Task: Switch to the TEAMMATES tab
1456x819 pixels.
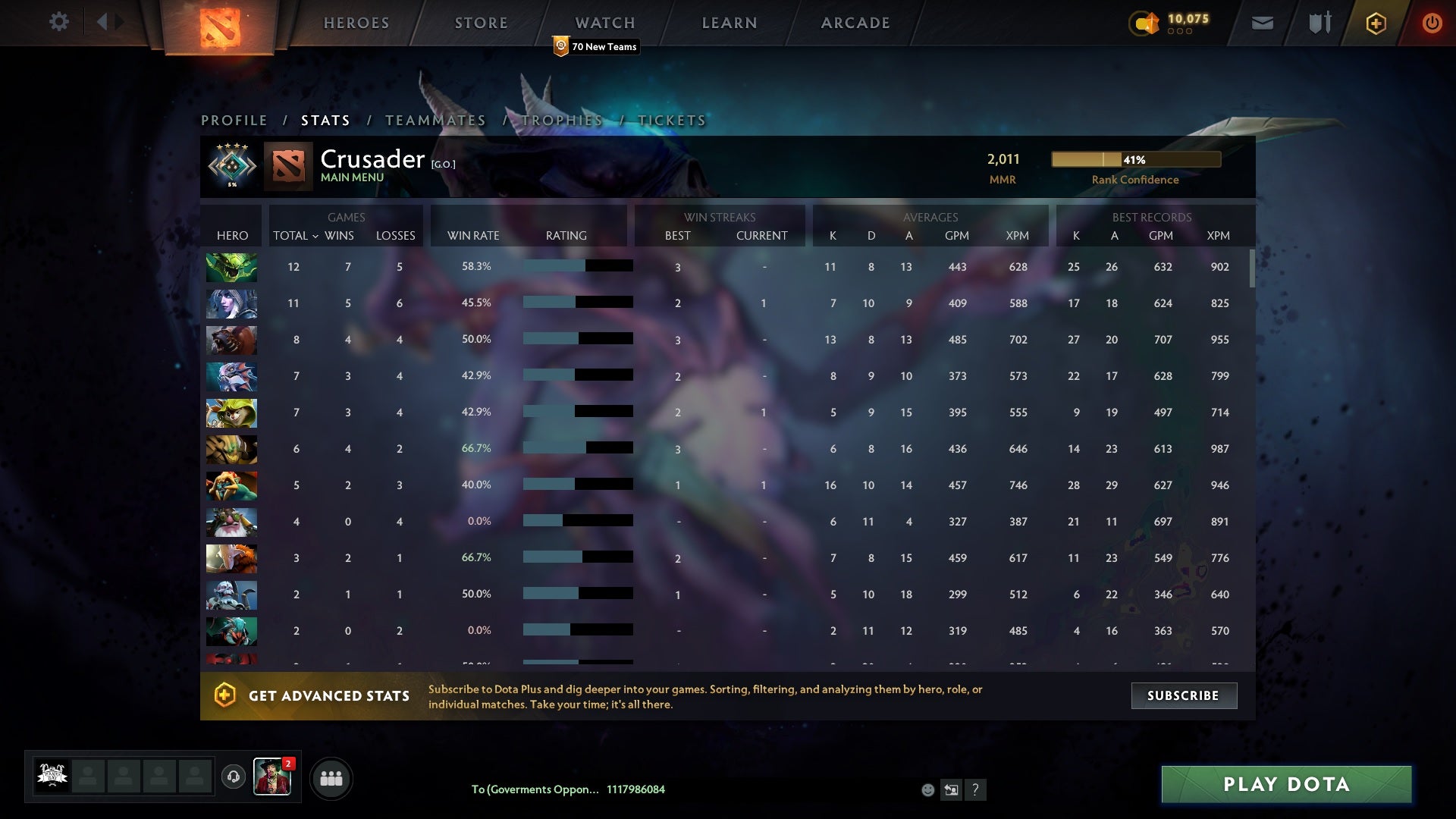Action: point(435,120)
